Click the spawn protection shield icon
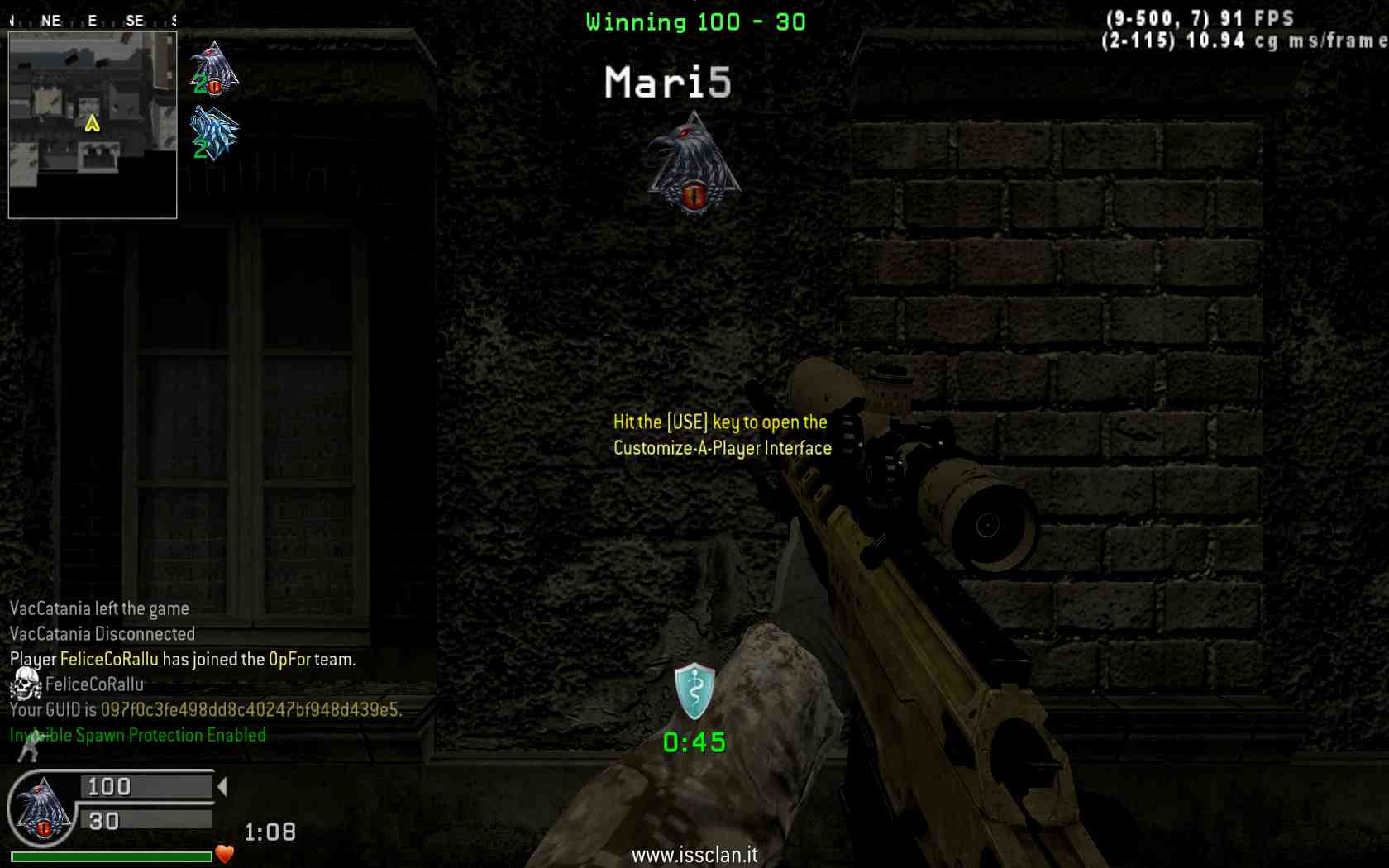The width and height of the screenshot is (1389, 868). [694, 690]
